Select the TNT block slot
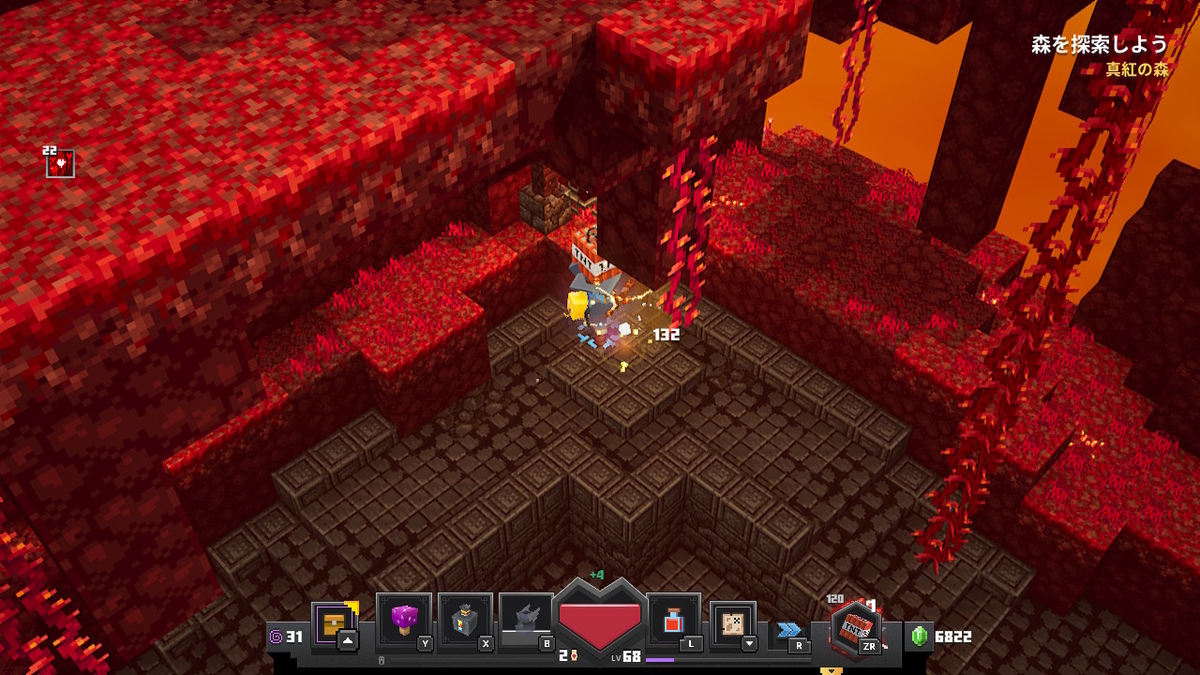This screenshot has width=1200, height=675. (855, 628)
